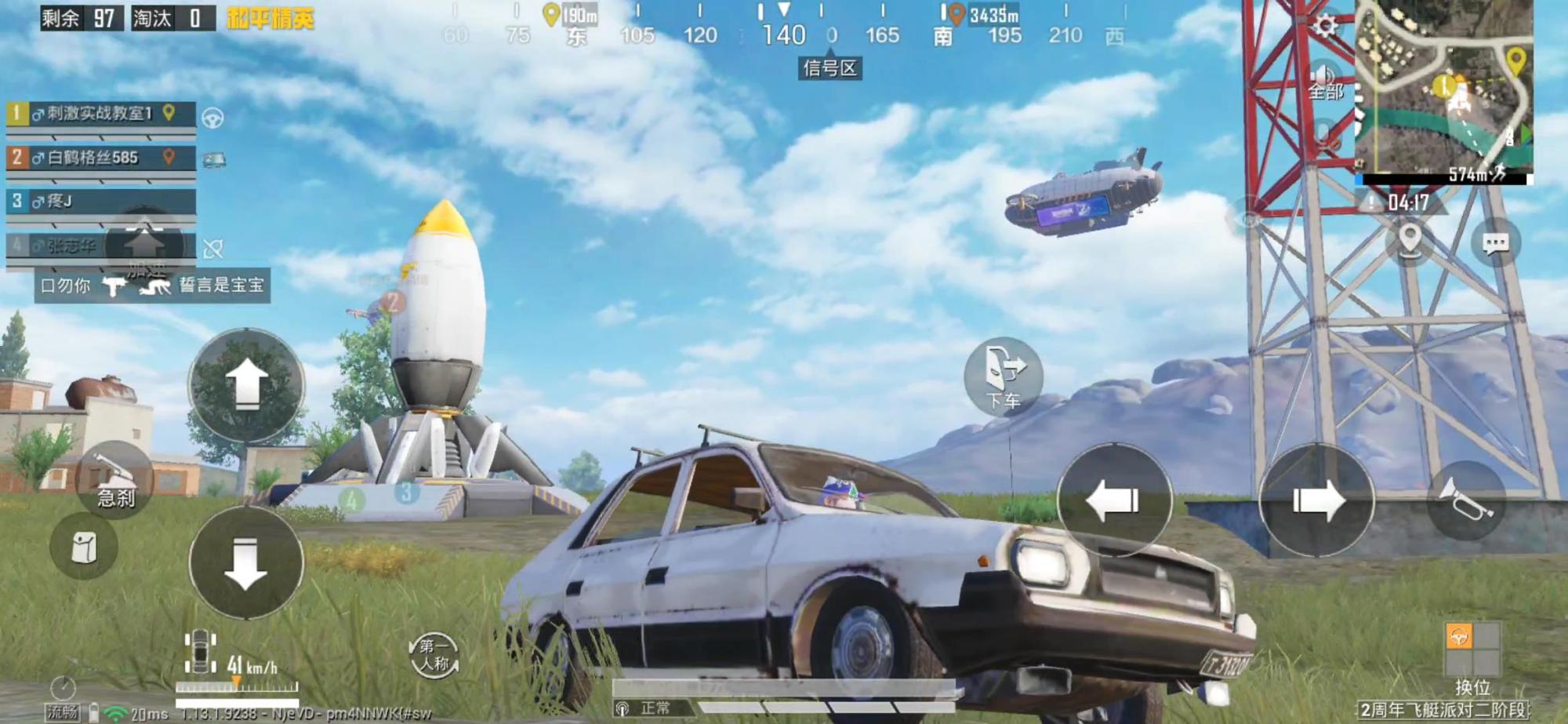
Task: Select teammate 白鹤格丝585 in squad list
Action: point(100,158)
